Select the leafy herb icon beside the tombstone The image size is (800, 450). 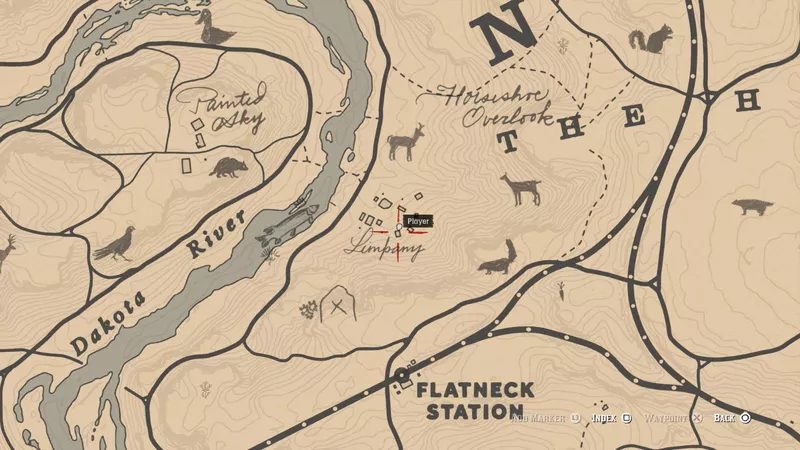pos(307,311)
